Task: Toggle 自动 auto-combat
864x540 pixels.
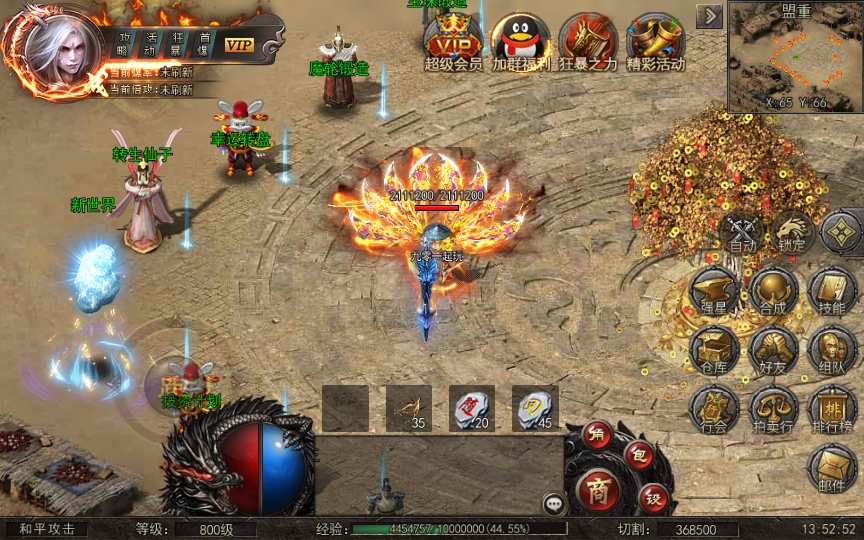Action: 742,231
